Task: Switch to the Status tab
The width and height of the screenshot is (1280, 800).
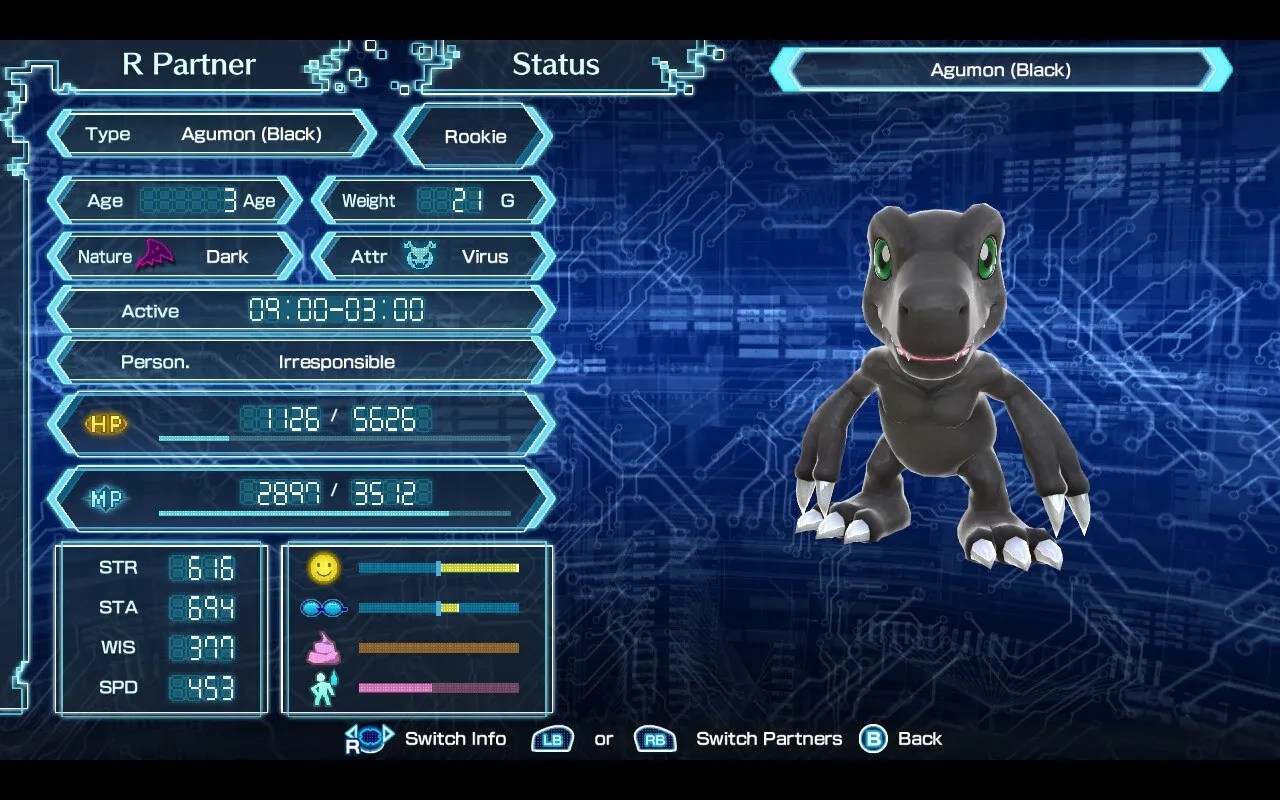Action: 556,64
